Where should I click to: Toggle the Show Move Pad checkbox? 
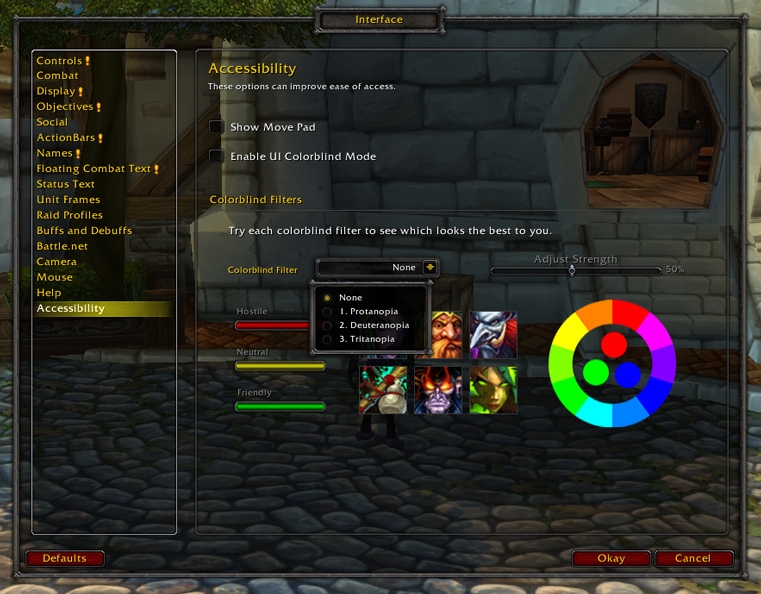coord(216,127)
